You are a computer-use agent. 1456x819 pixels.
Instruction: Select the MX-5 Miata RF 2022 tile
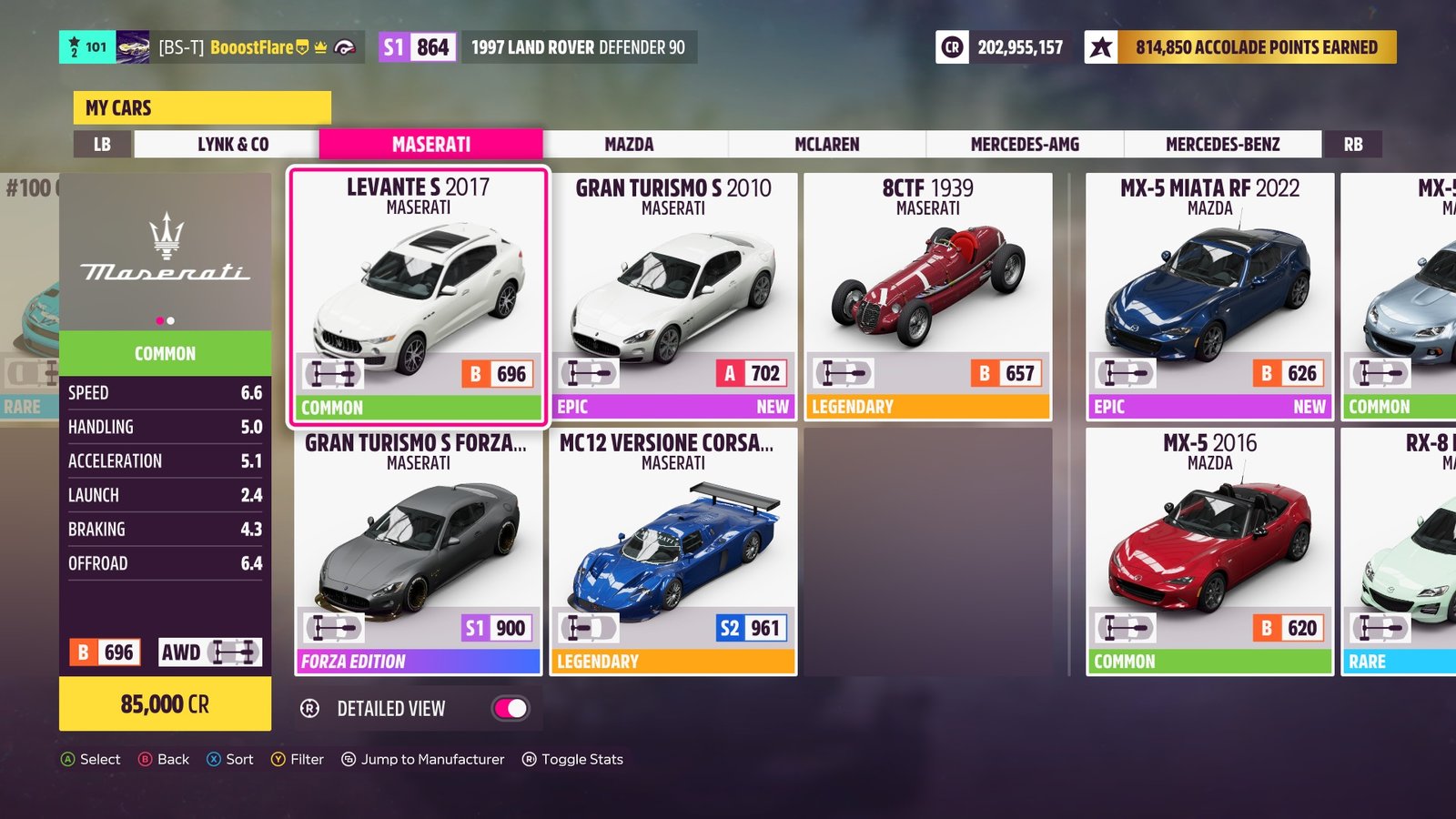[1209, 296]
